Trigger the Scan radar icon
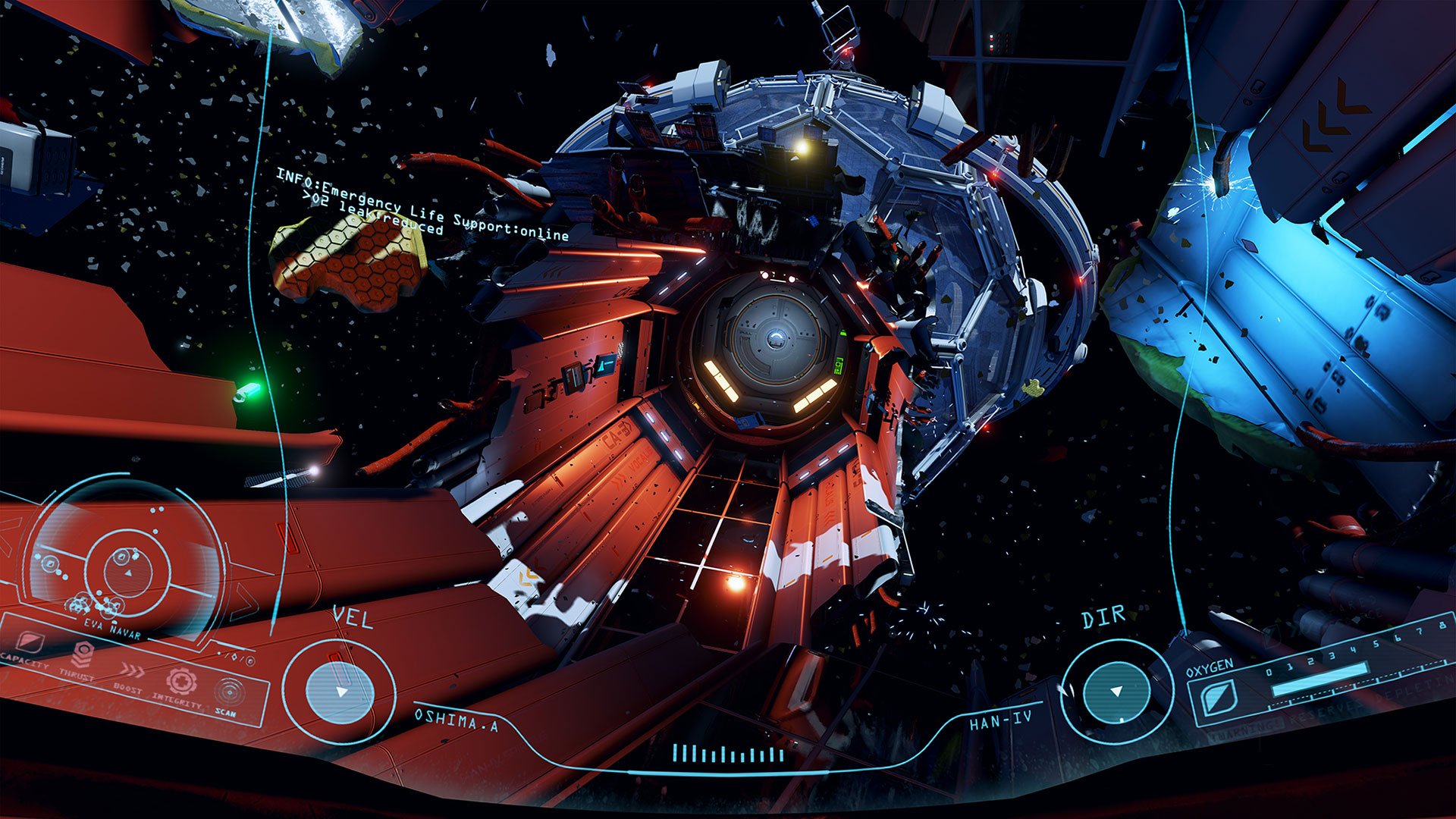Screen dimensions: 1456x819 pos(229,692)
